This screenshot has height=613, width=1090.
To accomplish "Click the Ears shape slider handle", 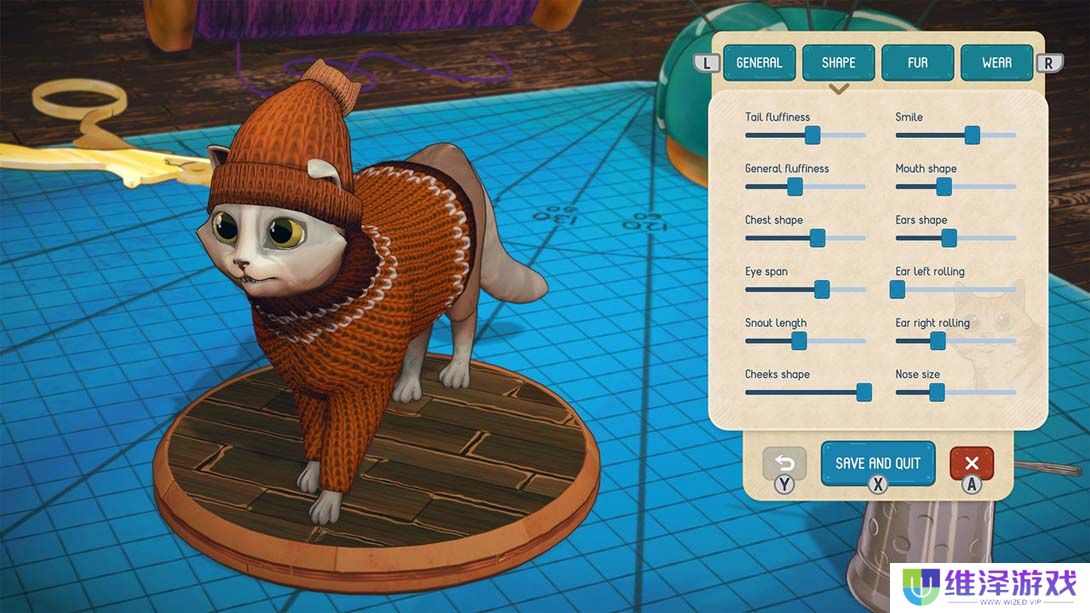I will pyautogui.click(x=949, y=238).
